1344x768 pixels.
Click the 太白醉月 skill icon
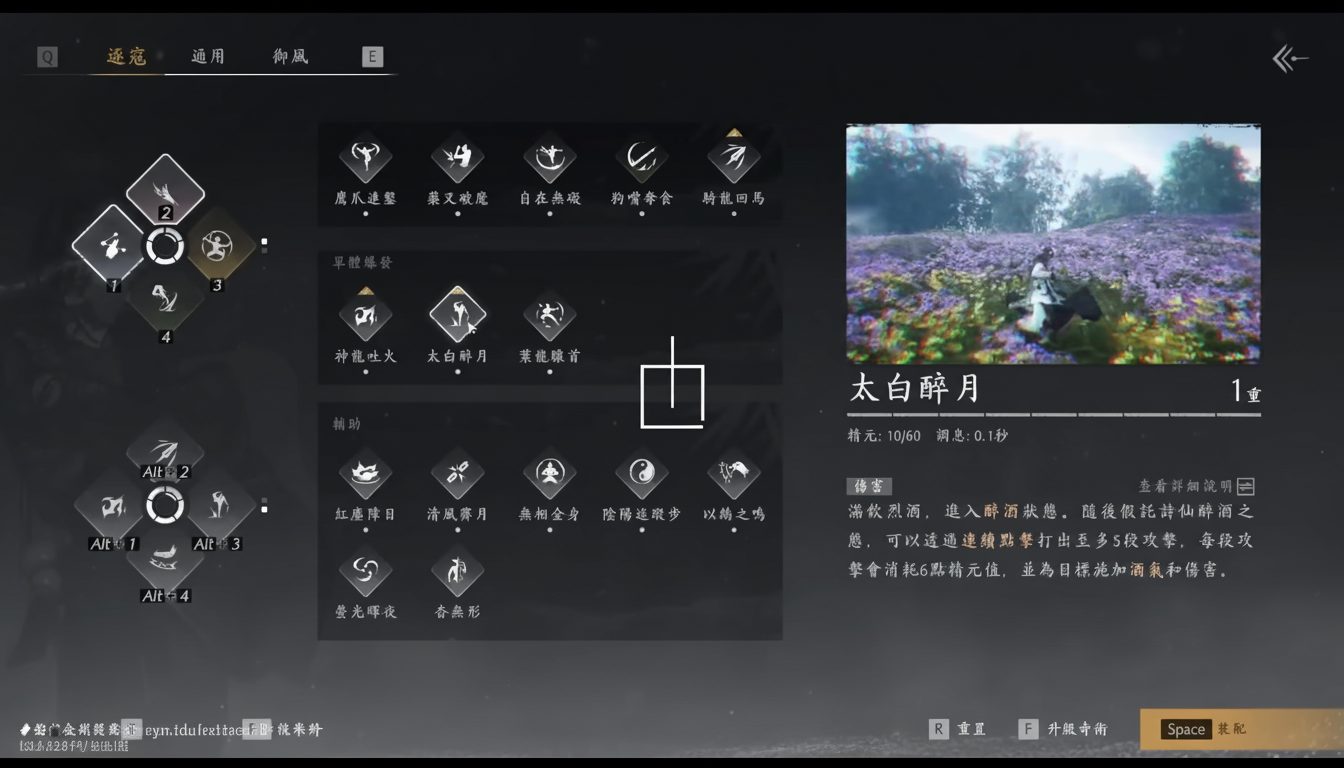[x=457, y=315]
